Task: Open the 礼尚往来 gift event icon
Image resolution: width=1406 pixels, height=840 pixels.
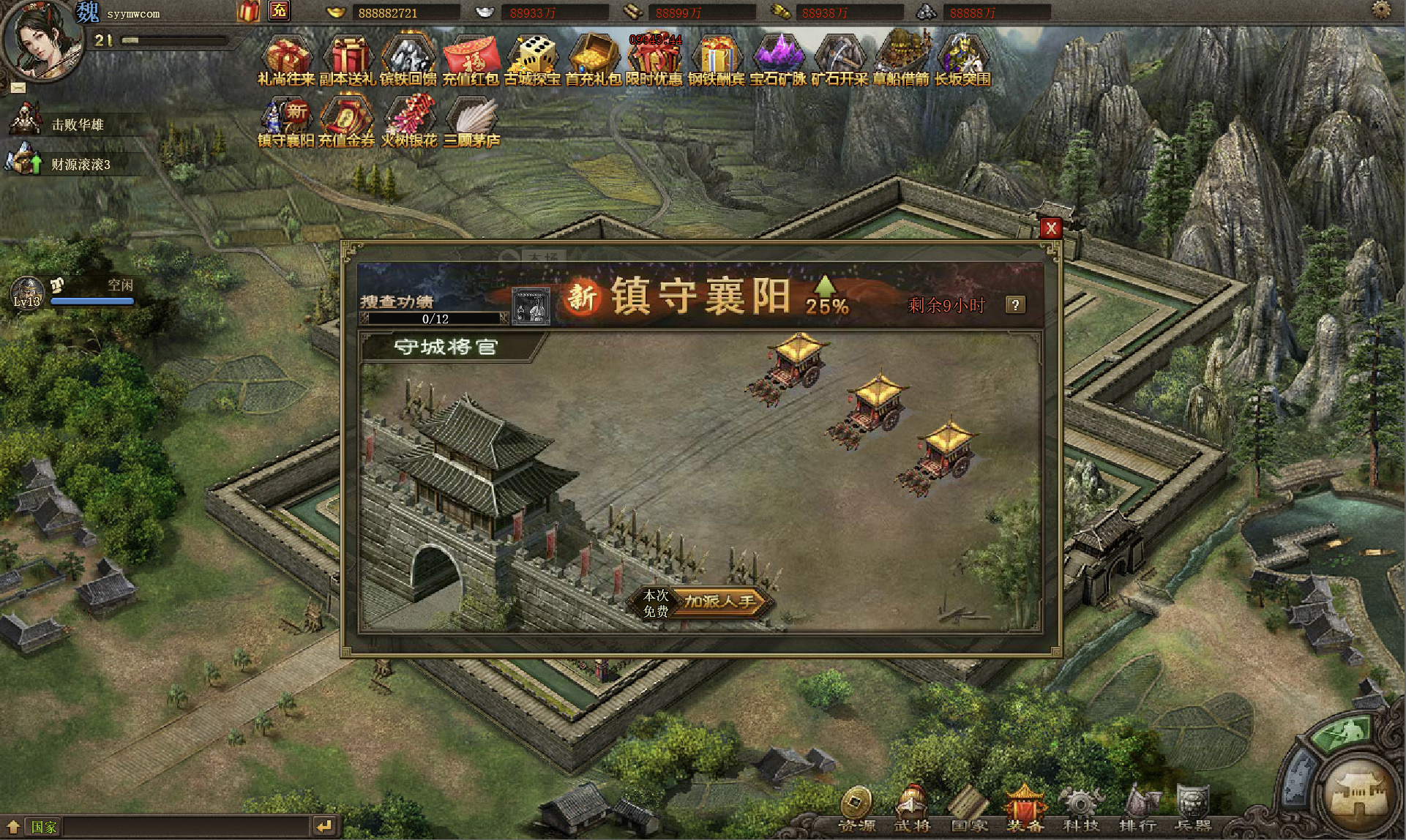Action: (287, 58)
